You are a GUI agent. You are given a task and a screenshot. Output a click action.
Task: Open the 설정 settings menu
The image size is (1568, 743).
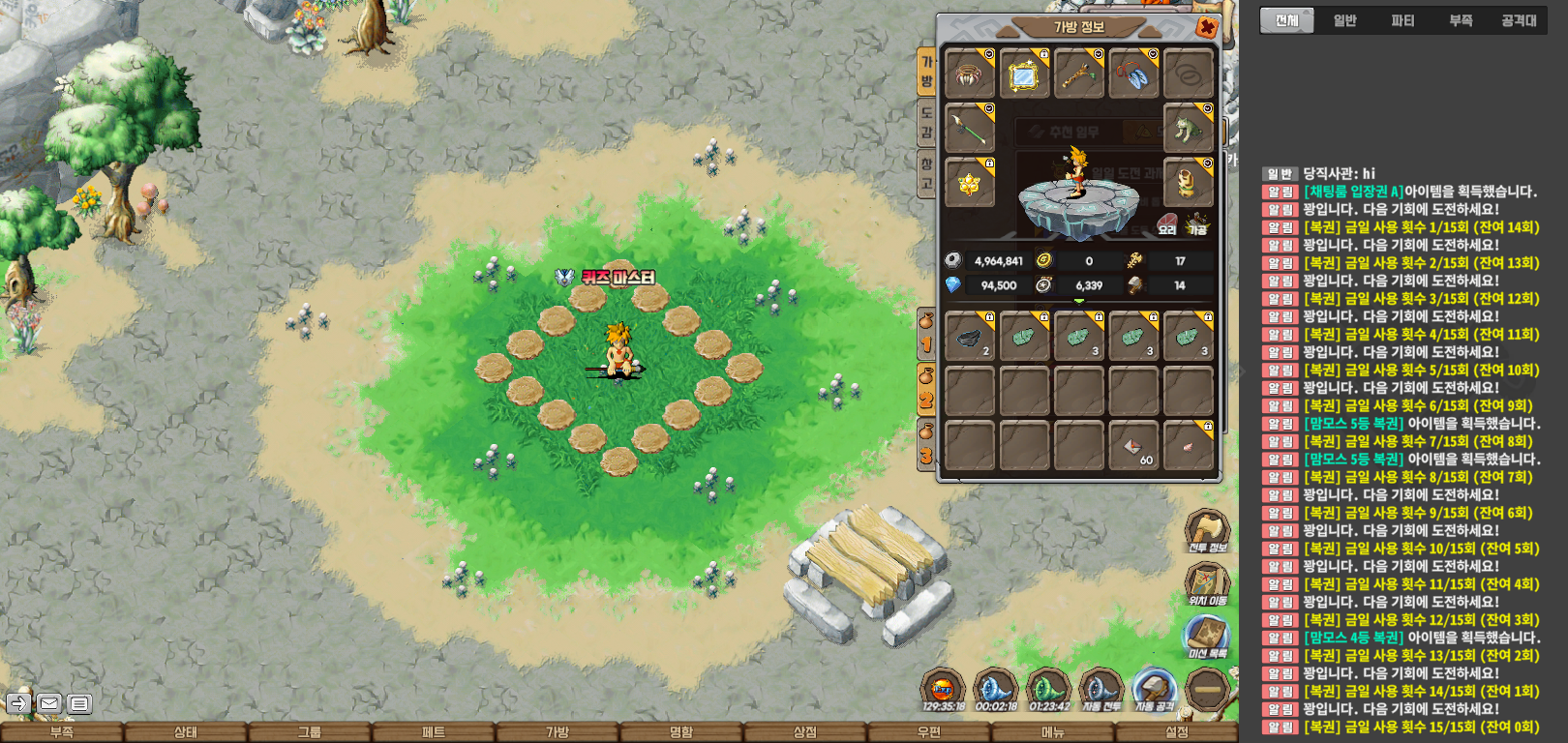pyautogui.click(x=1177, y=732)
